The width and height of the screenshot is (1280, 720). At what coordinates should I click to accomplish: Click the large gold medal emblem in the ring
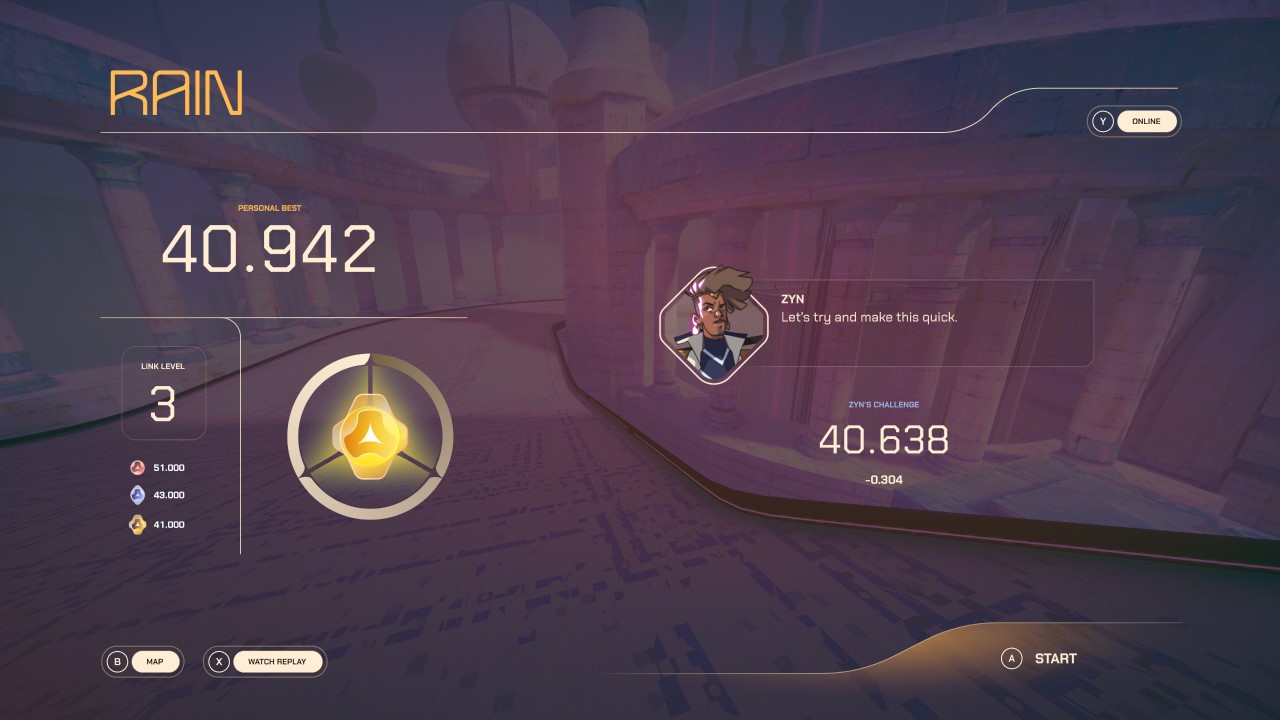[371, 438]
